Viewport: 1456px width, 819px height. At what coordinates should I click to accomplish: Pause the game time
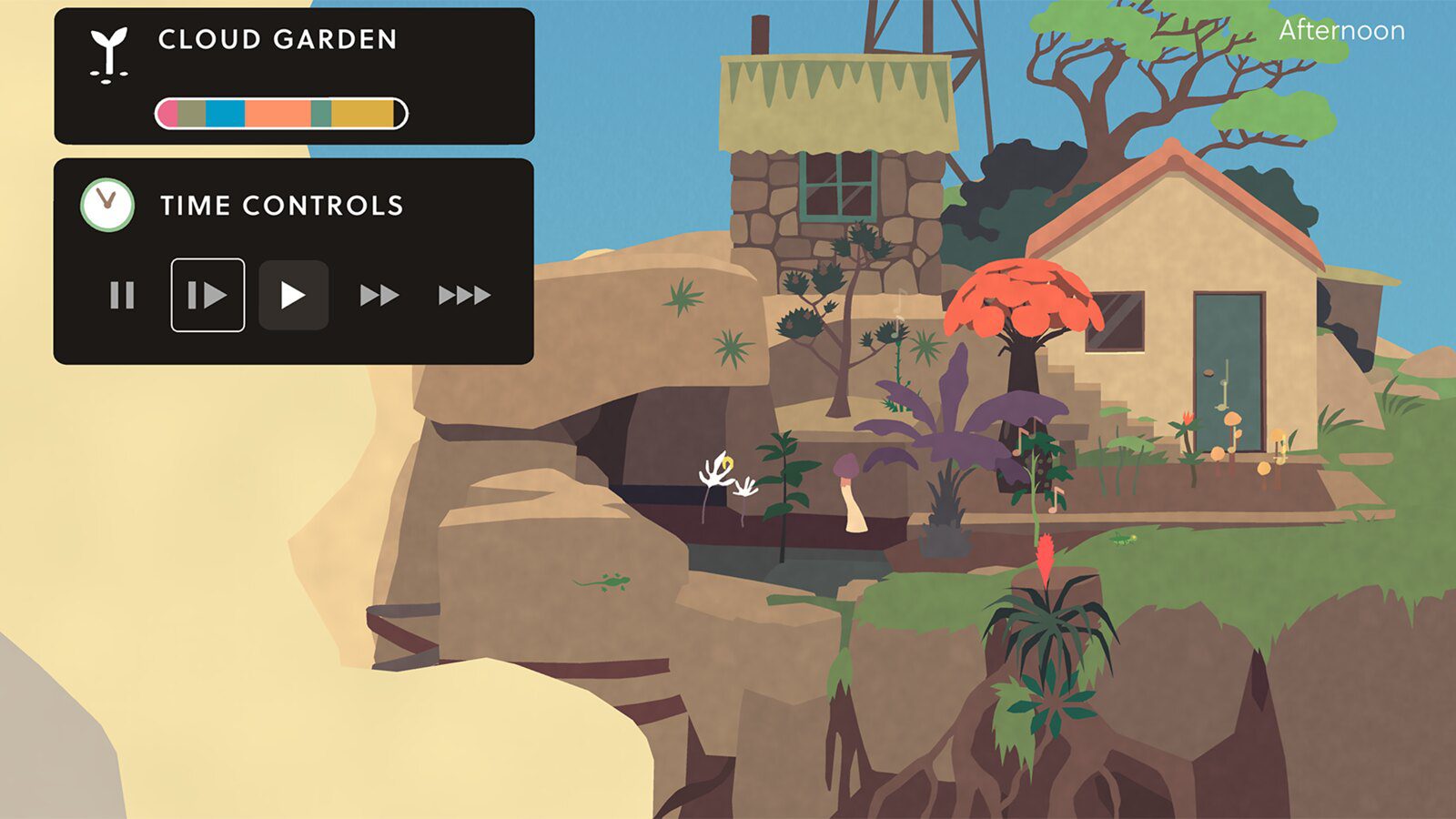pos(122,295)
